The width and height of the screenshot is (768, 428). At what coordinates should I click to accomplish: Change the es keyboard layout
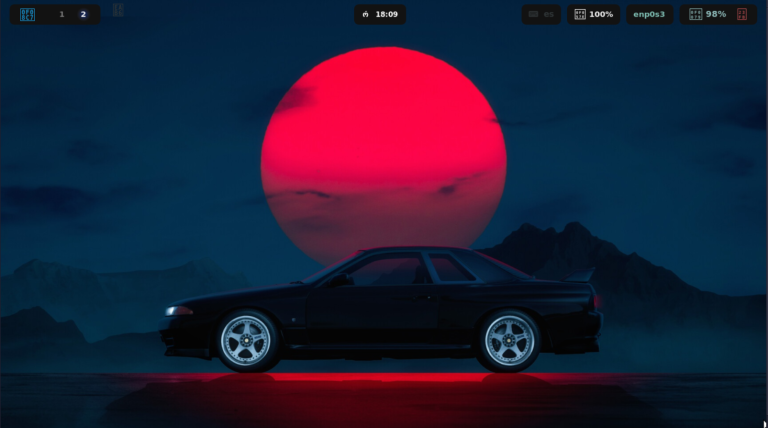[x=541, y=14]
